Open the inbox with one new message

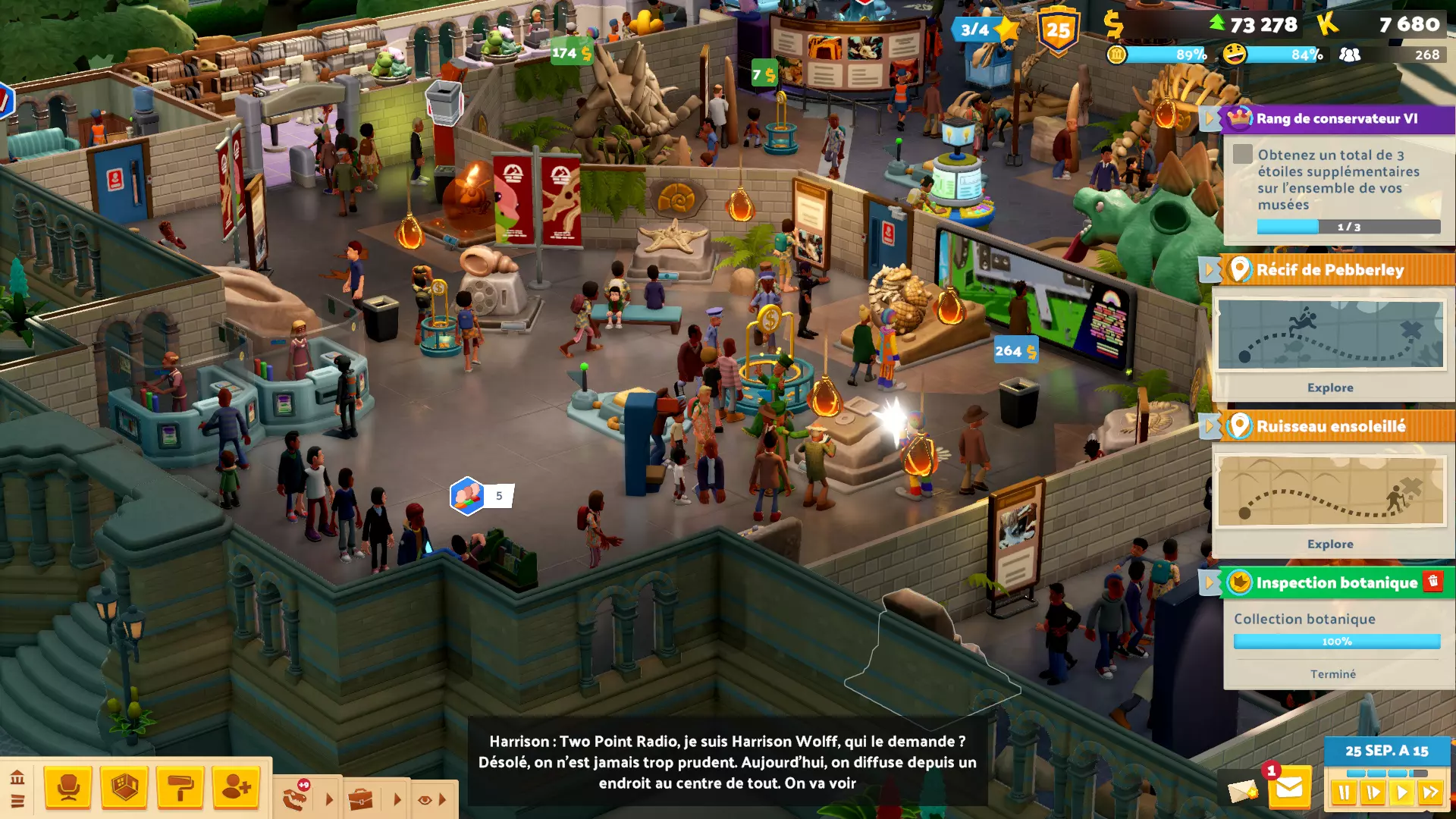[1288, 789]
